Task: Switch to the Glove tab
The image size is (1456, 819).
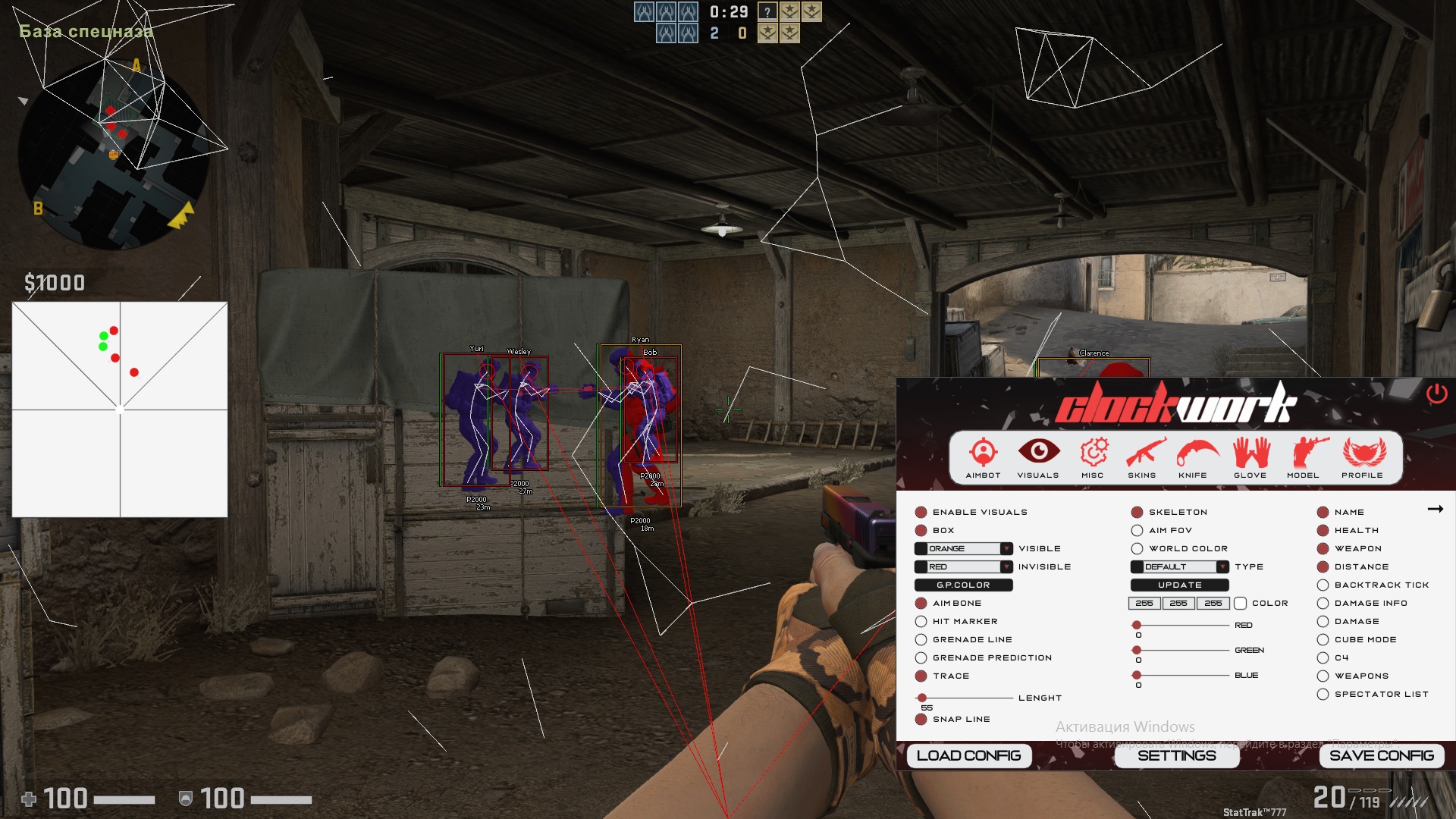Action: (1250, 457)
